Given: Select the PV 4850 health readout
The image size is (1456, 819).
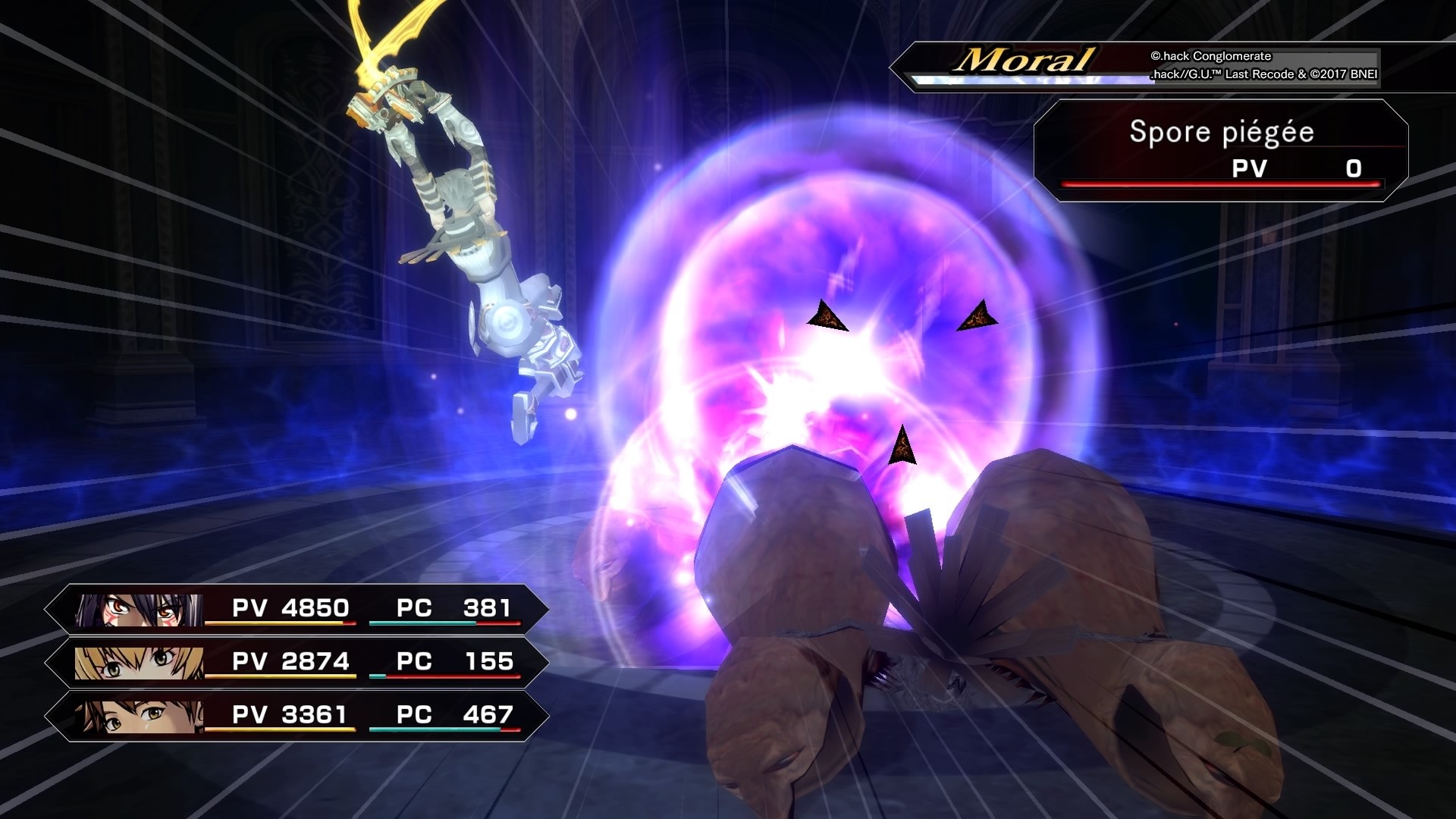Looking at the screenshot, I should (292, 607).
